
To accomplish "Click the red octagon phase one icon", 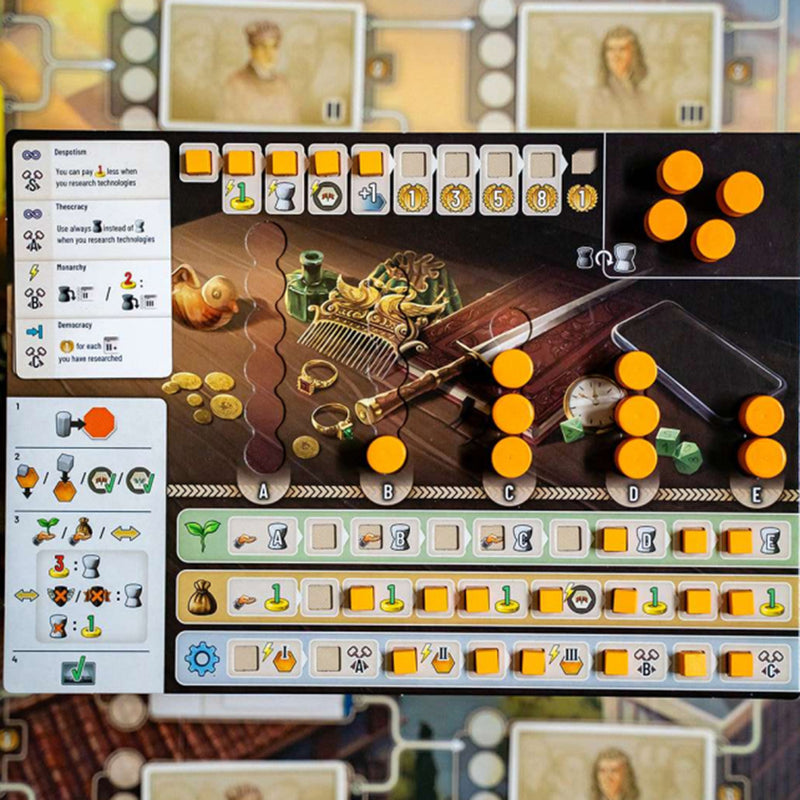I will click(99, 423).
